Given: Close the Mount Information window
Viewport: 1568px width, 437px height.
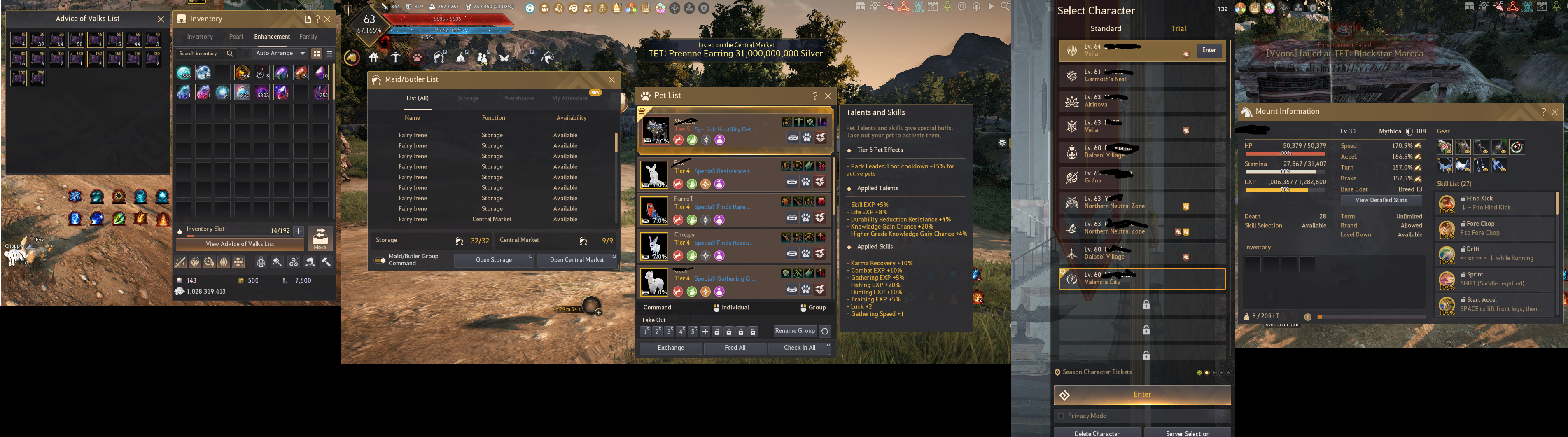Looking at the screenshot, I should [1554, 112].
